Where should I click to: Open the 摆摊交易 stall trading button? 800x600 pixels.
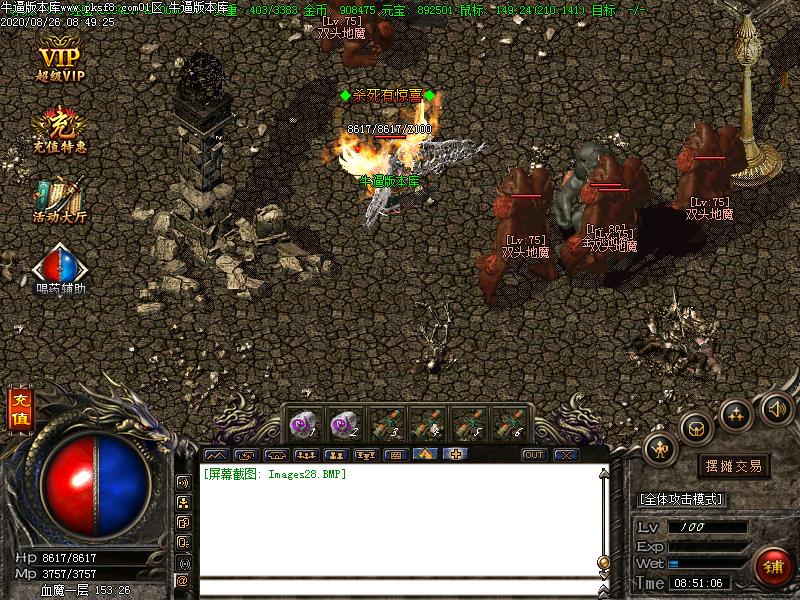733,466
